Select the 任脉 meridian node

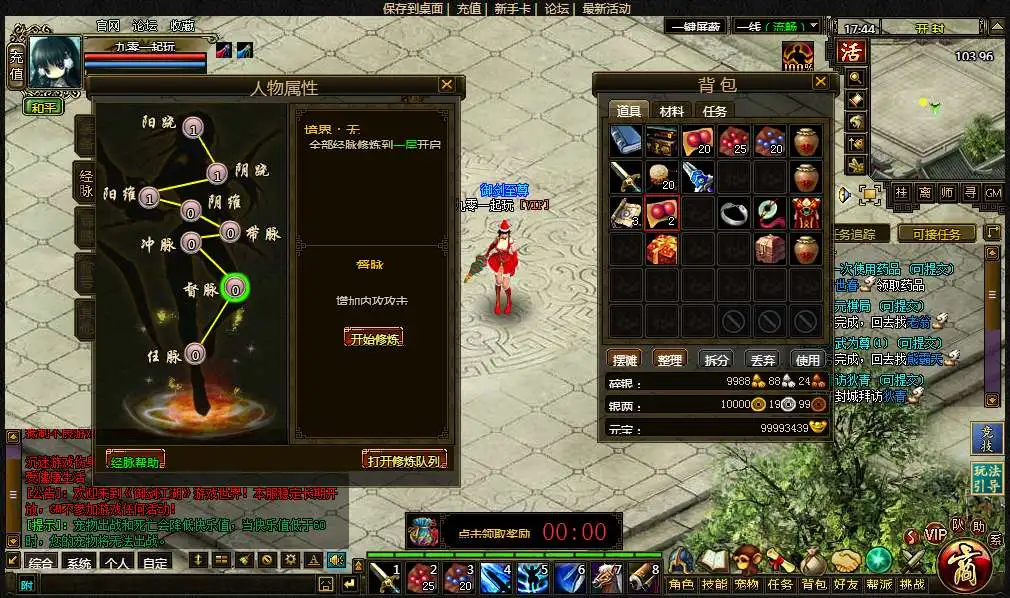click(195, 354)
